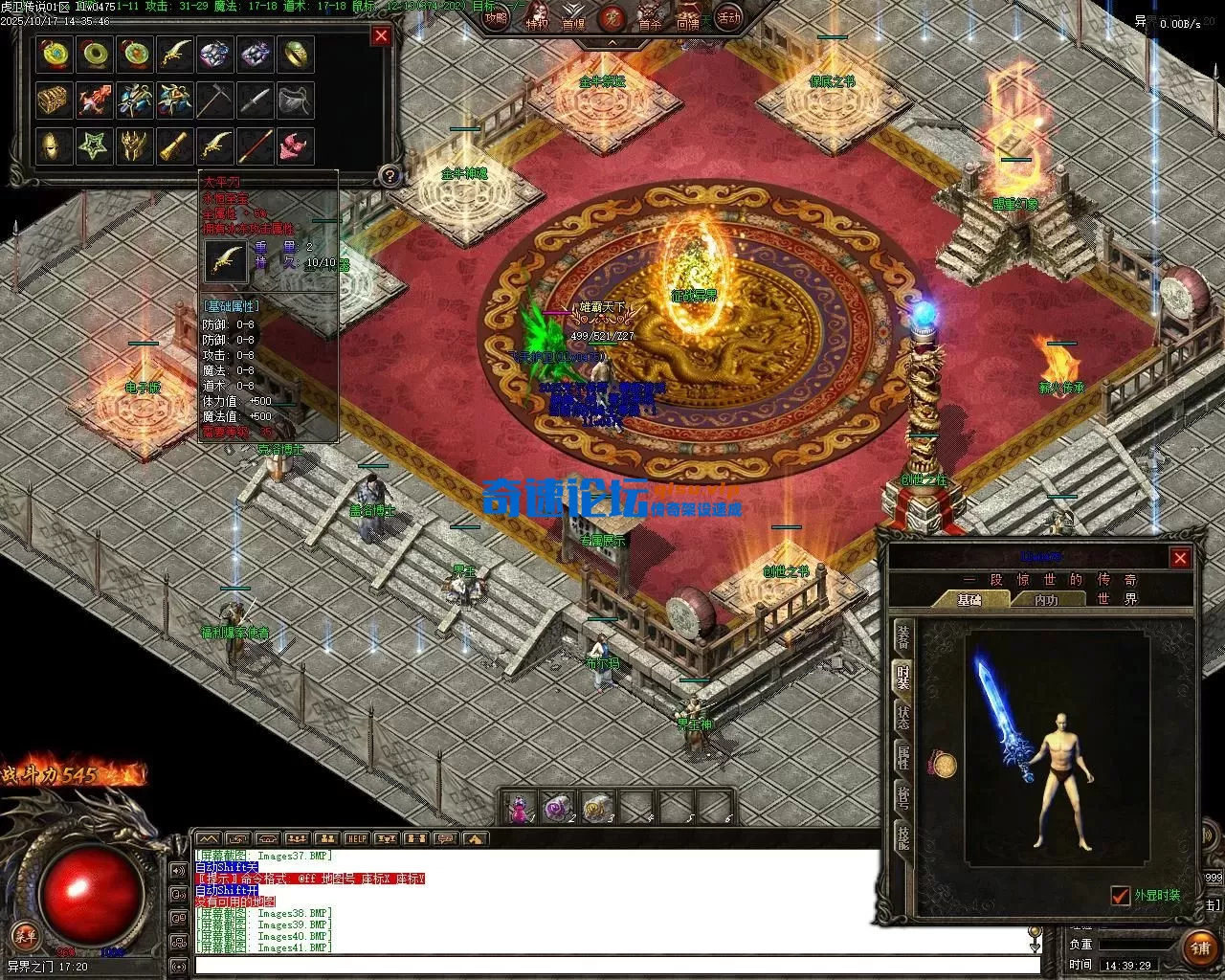
Task: Open the round 铺 shop button
Action: tap(1200, 947)
